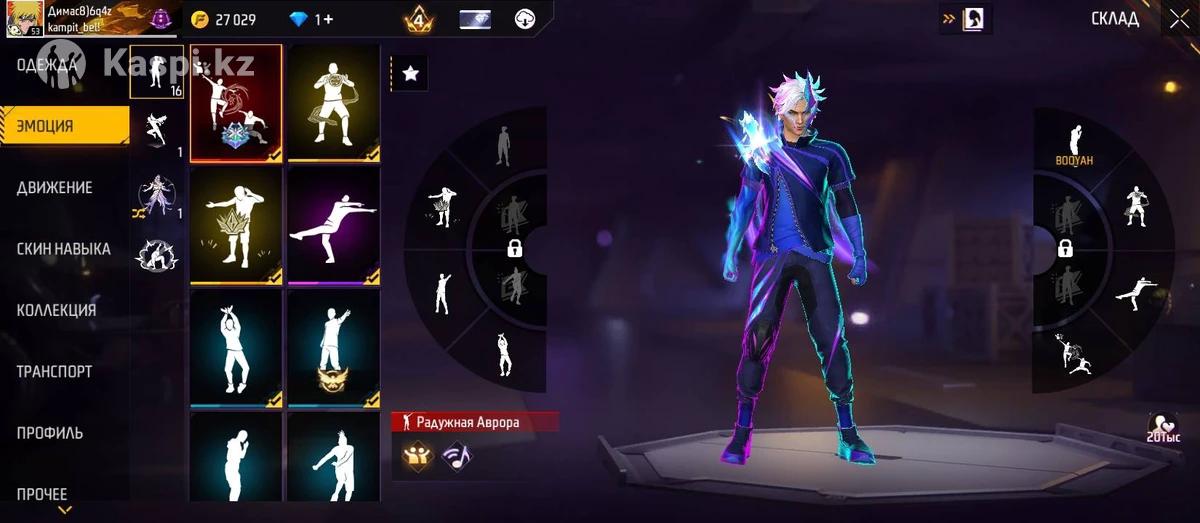Image resolution: width=1200 pixels, height=523 pixels.
Task: Pick the gold muscular pose emote tile
Action: pyautogui.click(x=334, y=103)
